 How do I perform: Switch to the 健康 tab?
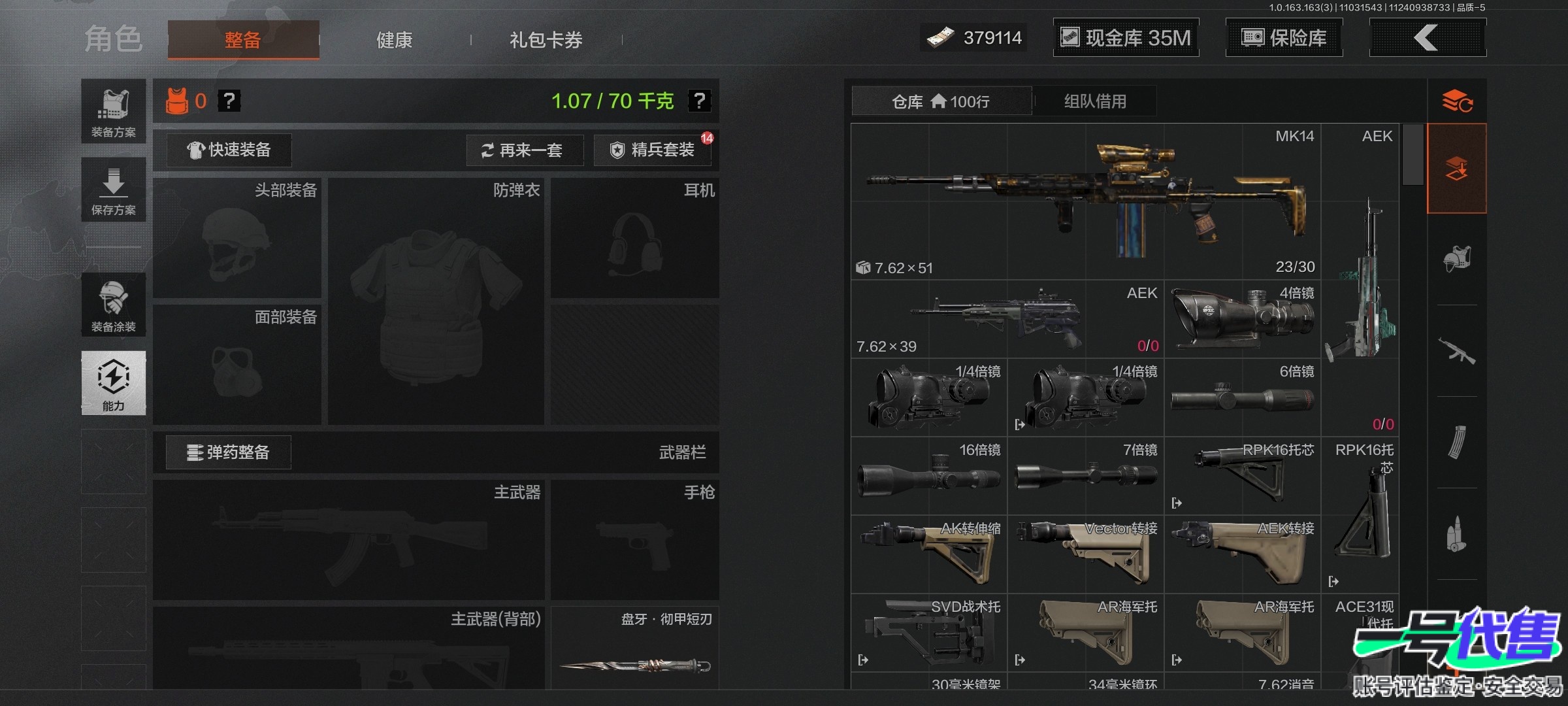pos(394,40)
